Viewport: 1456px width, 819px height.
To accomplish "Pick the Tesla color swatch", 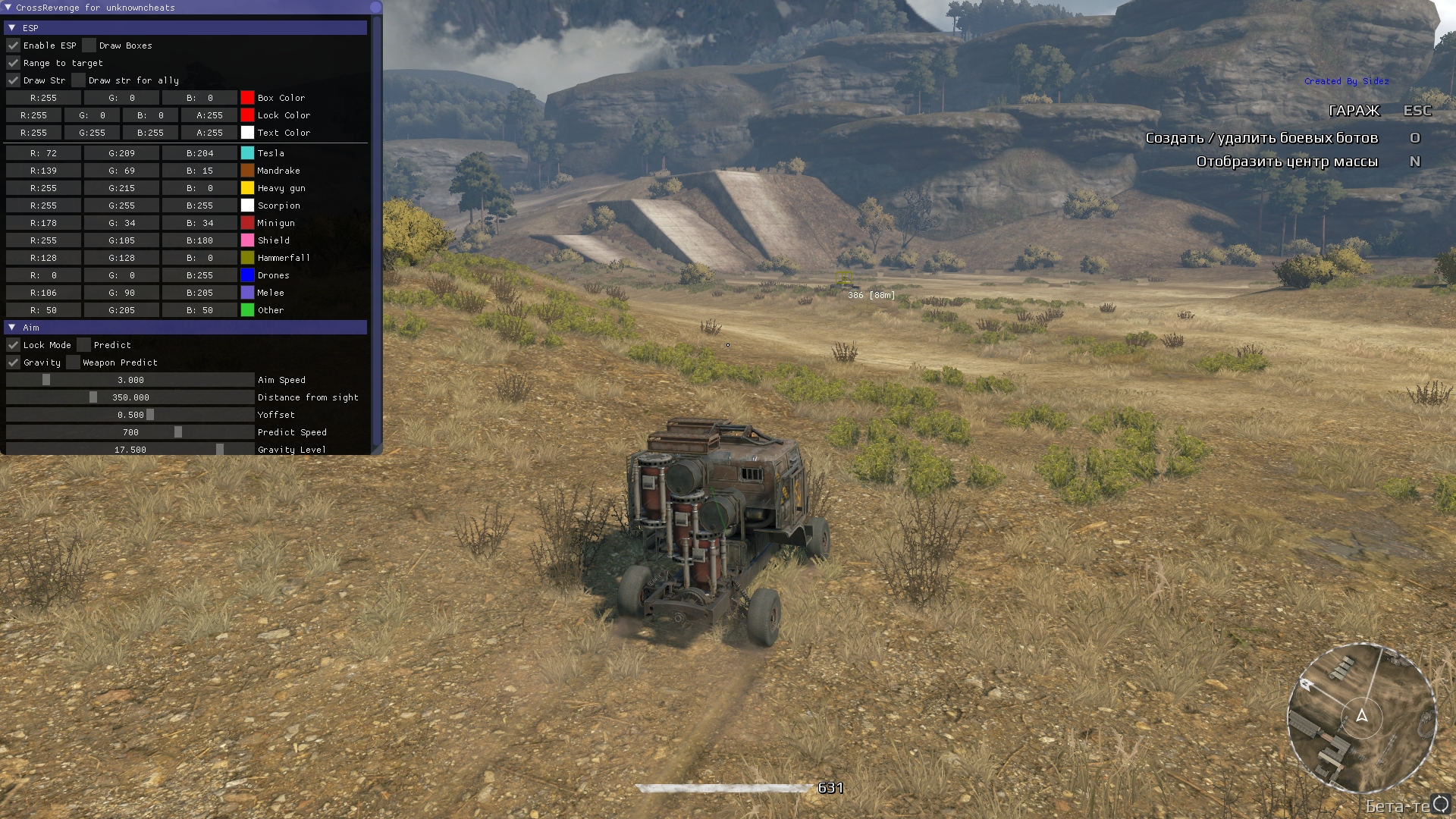I will pyautogui.click(x=247, y=153).
